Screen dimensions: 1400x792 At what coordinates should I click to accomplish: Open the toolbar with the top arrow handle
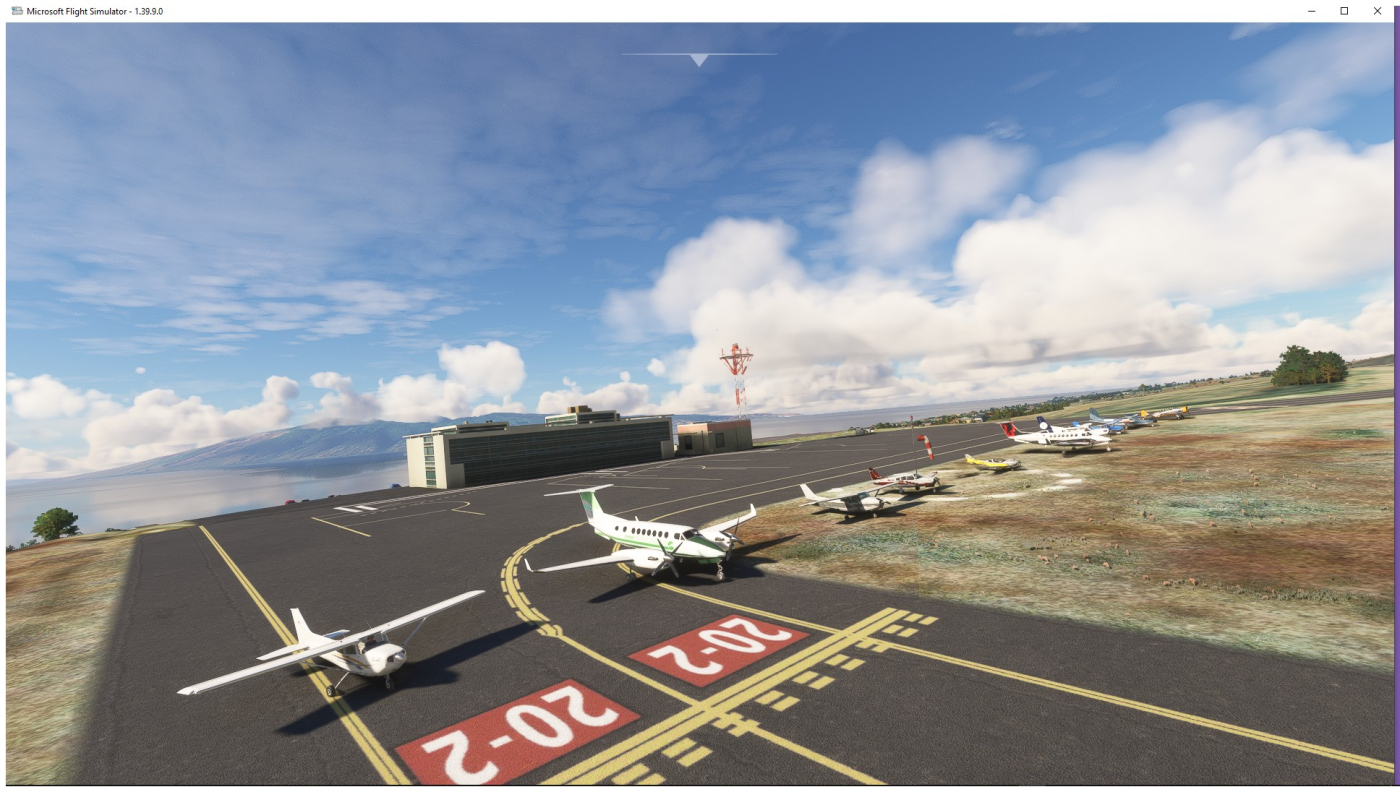(699, 60)
